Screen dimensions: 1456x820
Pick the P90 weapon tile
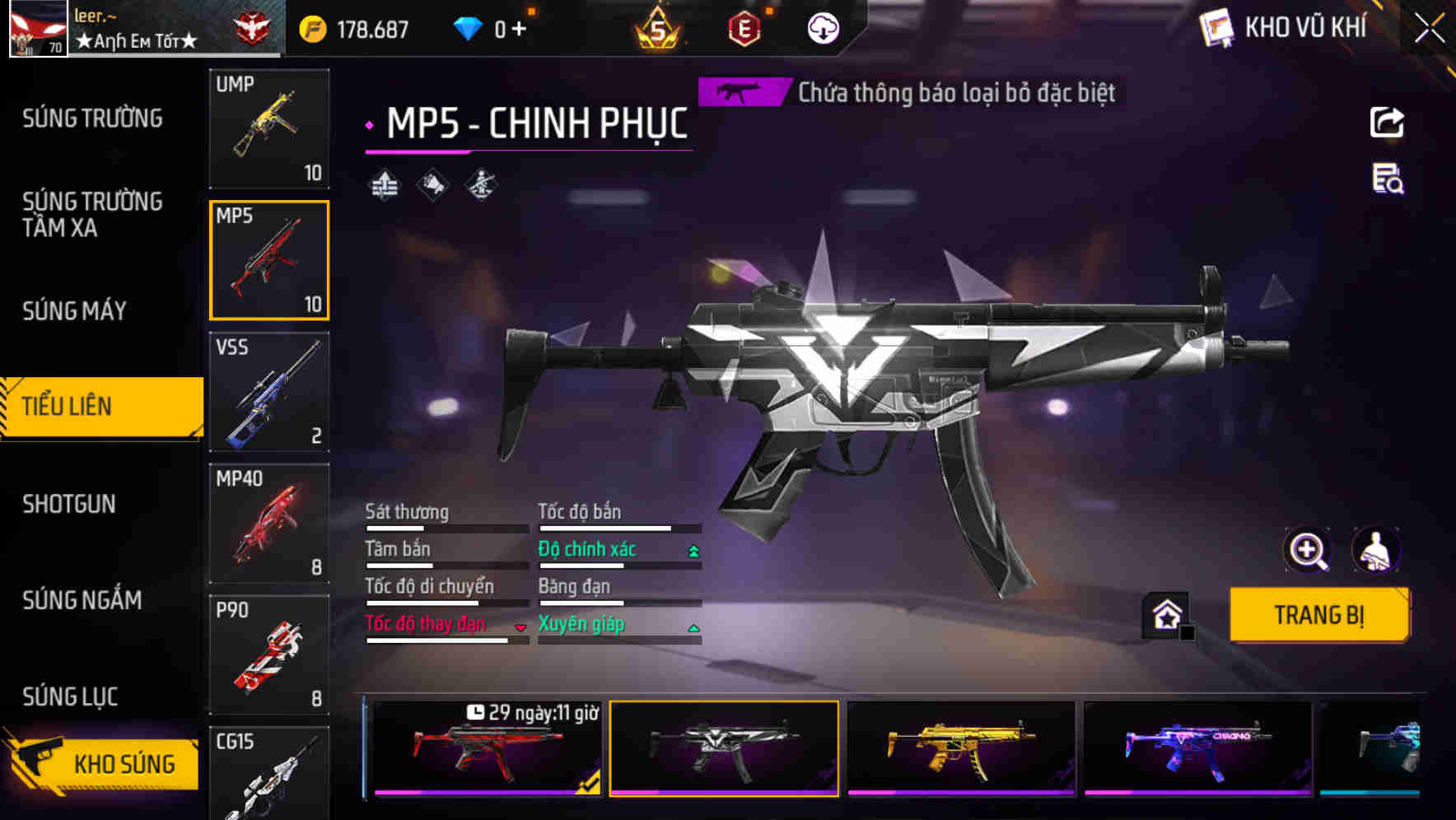click(269, 655)
